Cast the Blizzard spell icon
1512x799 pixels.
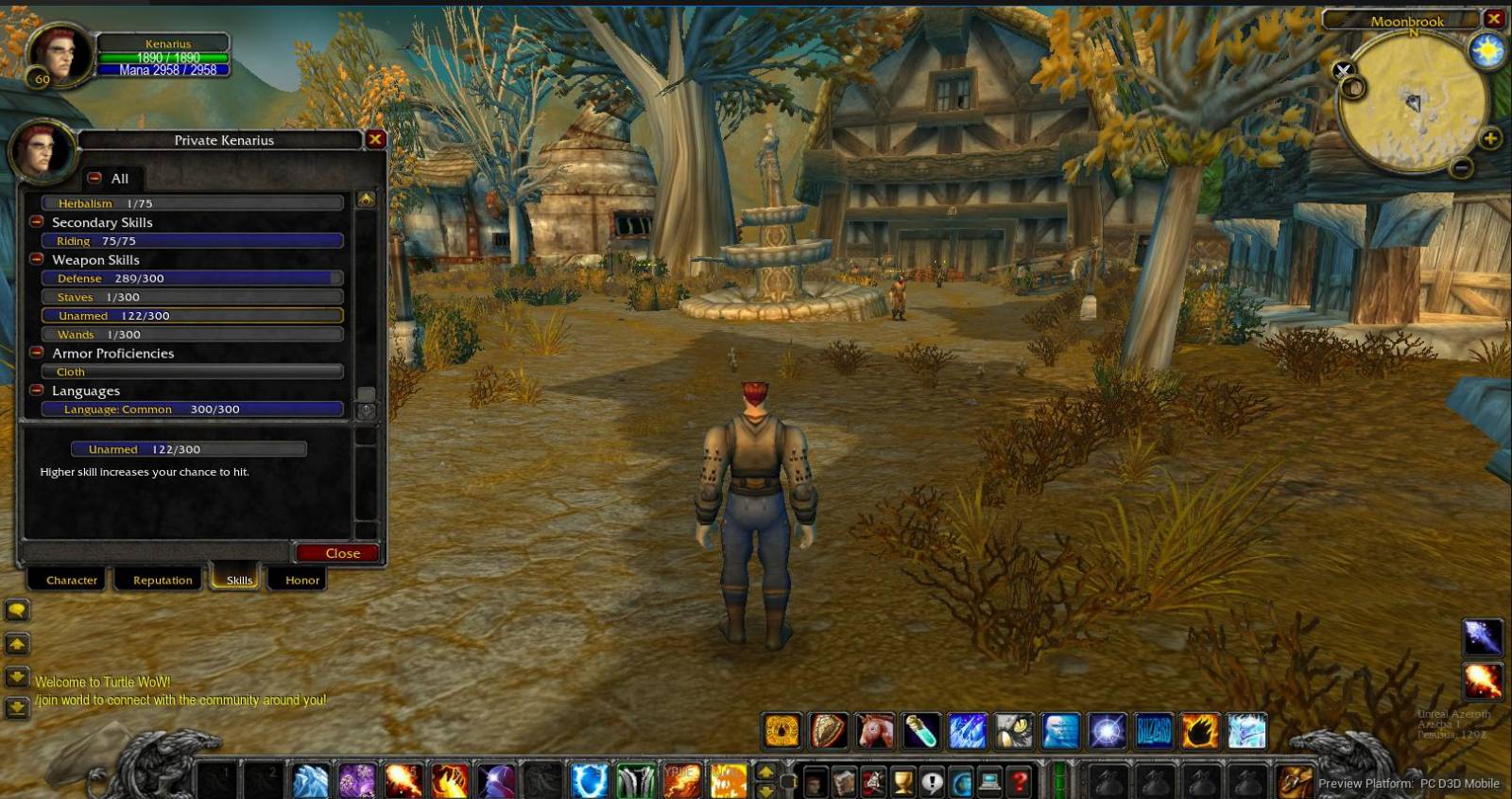tap(1153, 730)
